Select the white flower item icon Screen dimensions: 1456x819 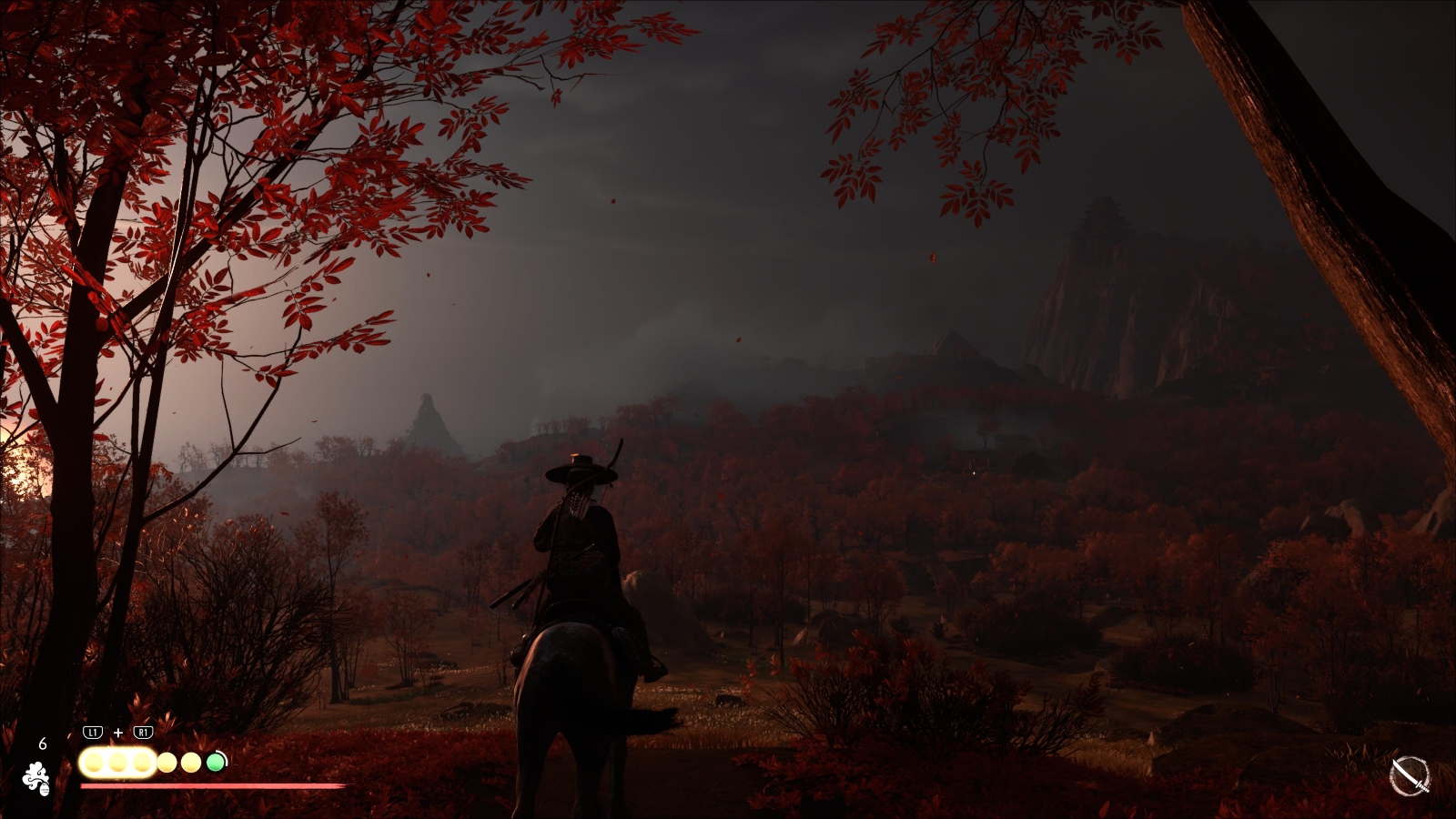point(36,779)
